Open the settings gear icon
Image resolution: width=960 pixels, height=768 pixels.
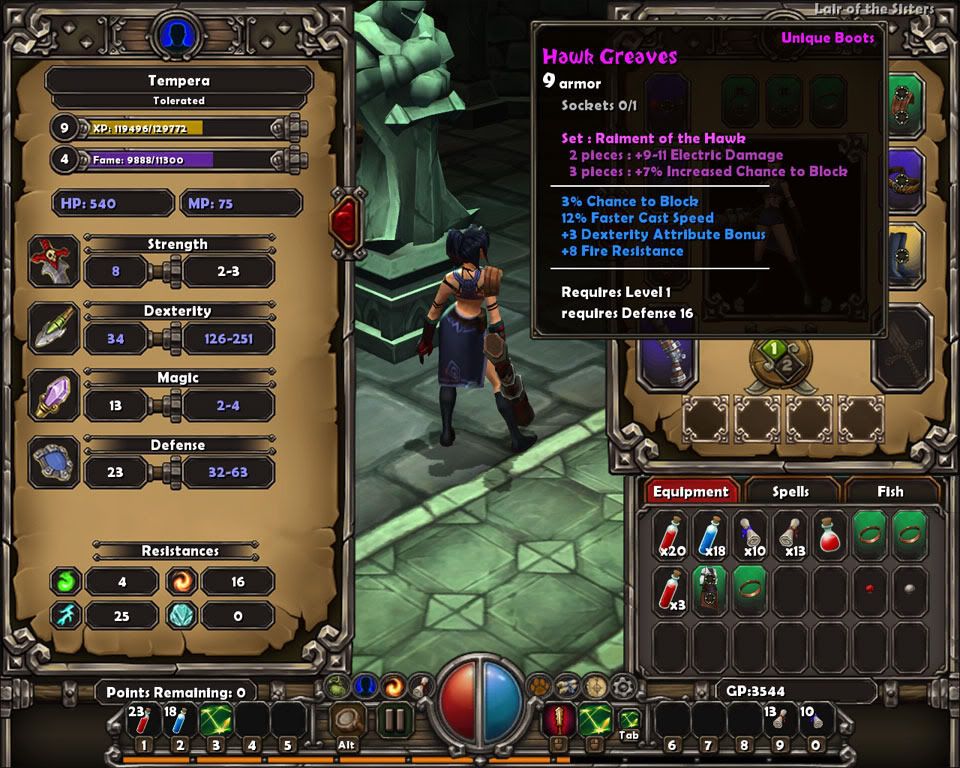[x=625, y=686]
